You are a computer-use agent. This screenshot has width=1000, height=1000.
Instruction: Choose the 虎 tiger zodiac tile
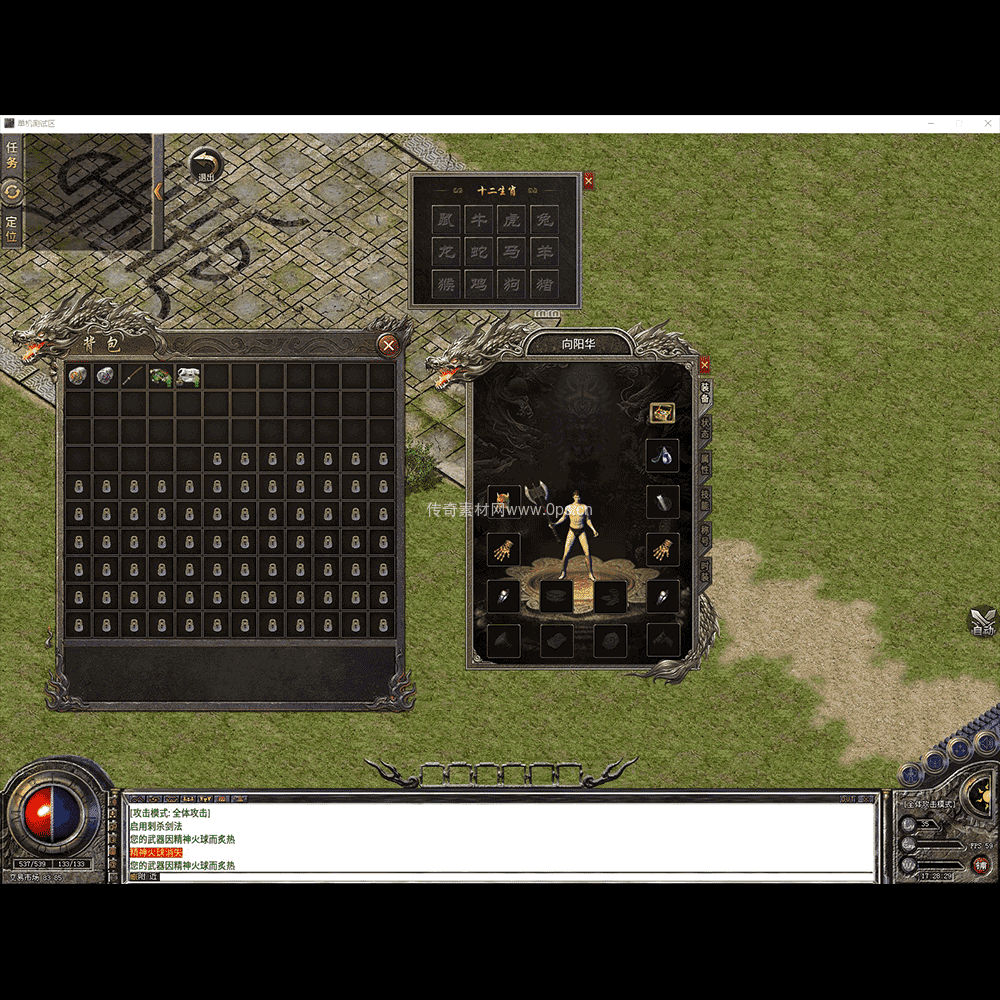(512, 220)
